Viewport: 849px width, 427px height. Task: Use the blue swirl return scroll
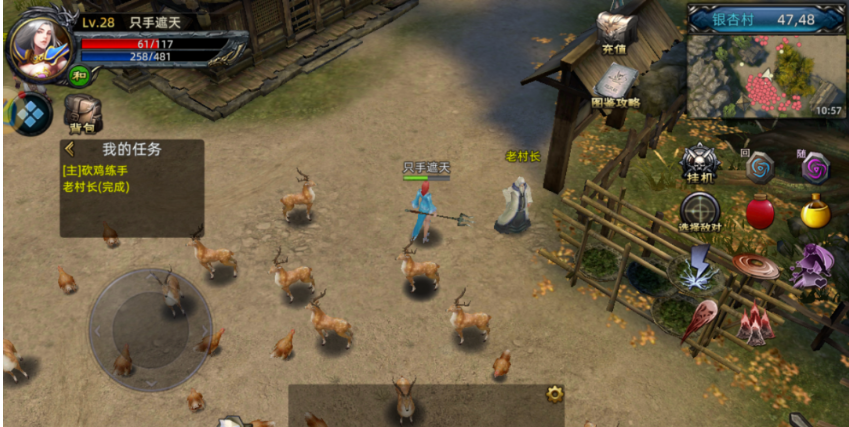pos(760,166)
